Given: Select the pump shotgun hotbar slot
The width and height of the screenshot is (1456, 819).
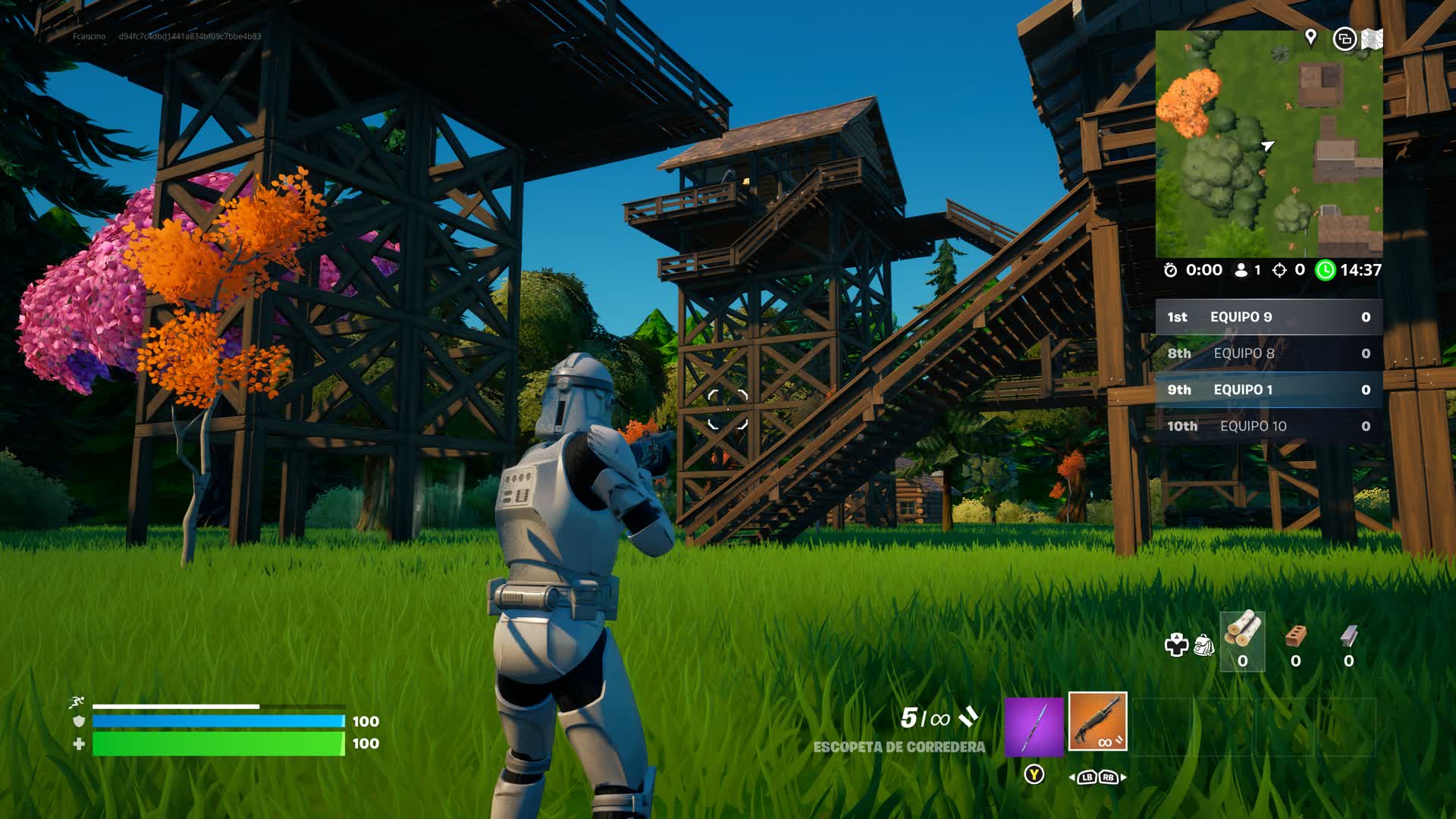Looking at the screenshot, I should point(1097,721).
